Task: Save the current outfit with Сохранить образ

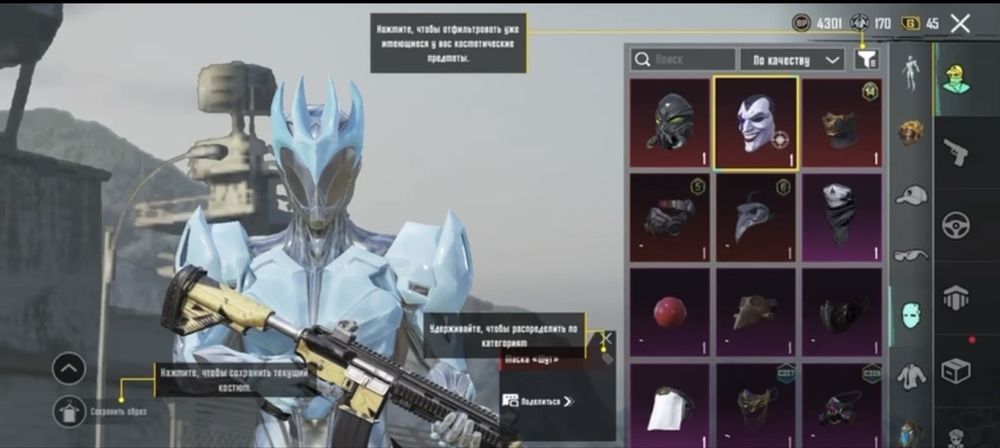Action: pos(70,409)
